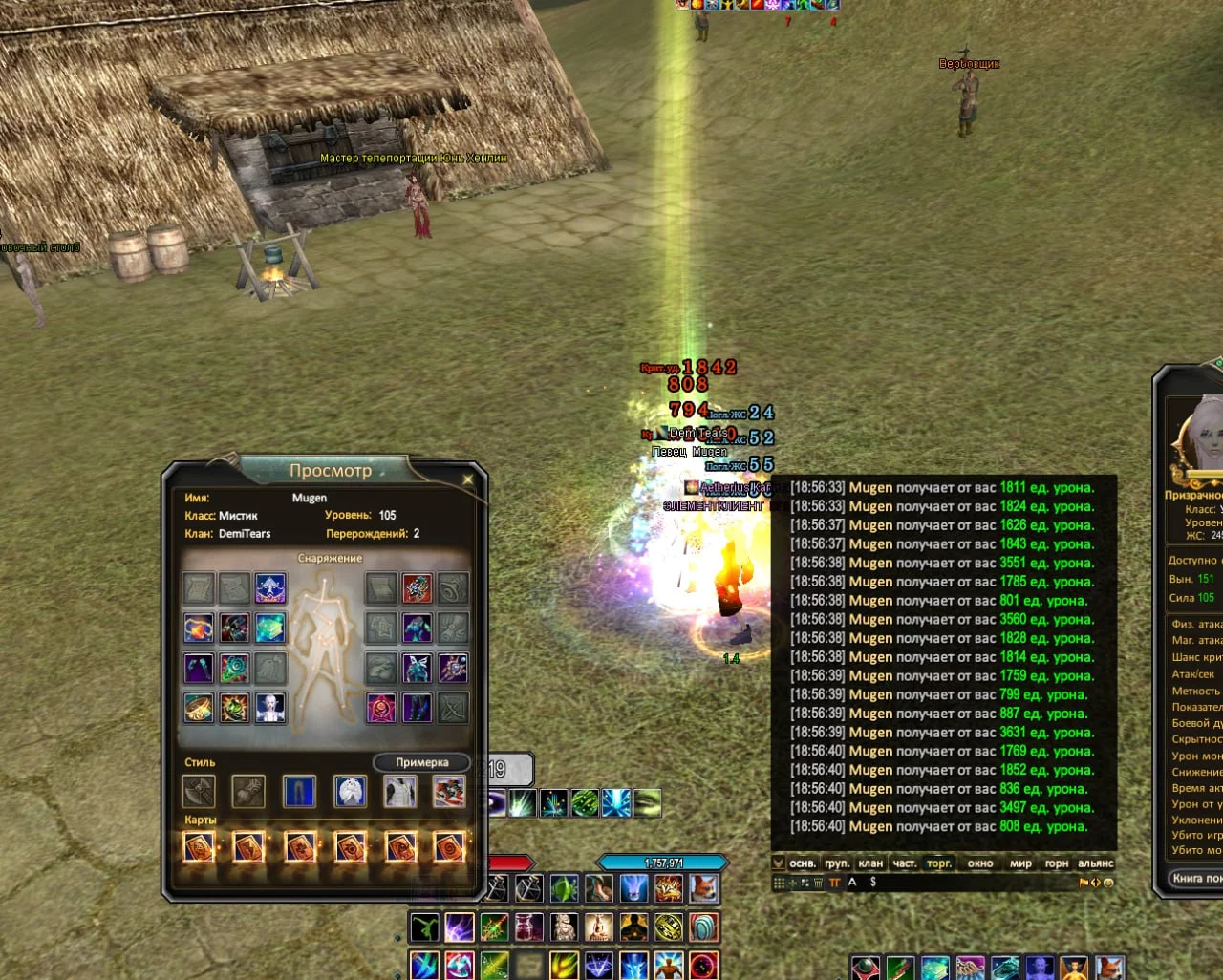The width and height of the screenshot is (1223, 980).
Task: Show the мир chat tab
Action: click(x=1020, y=863)
